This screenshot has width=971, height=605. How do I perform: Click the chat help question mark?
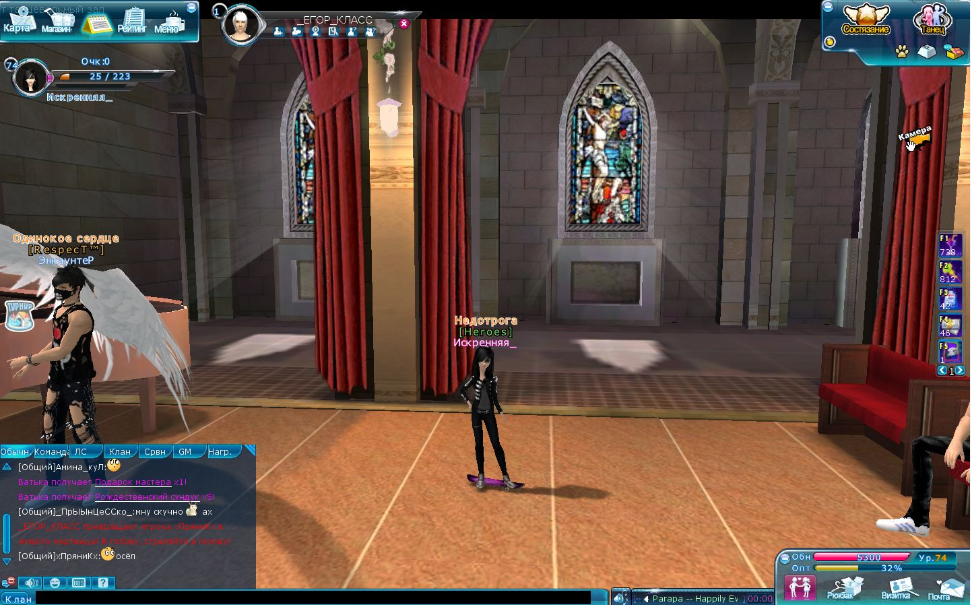(102, 582)
